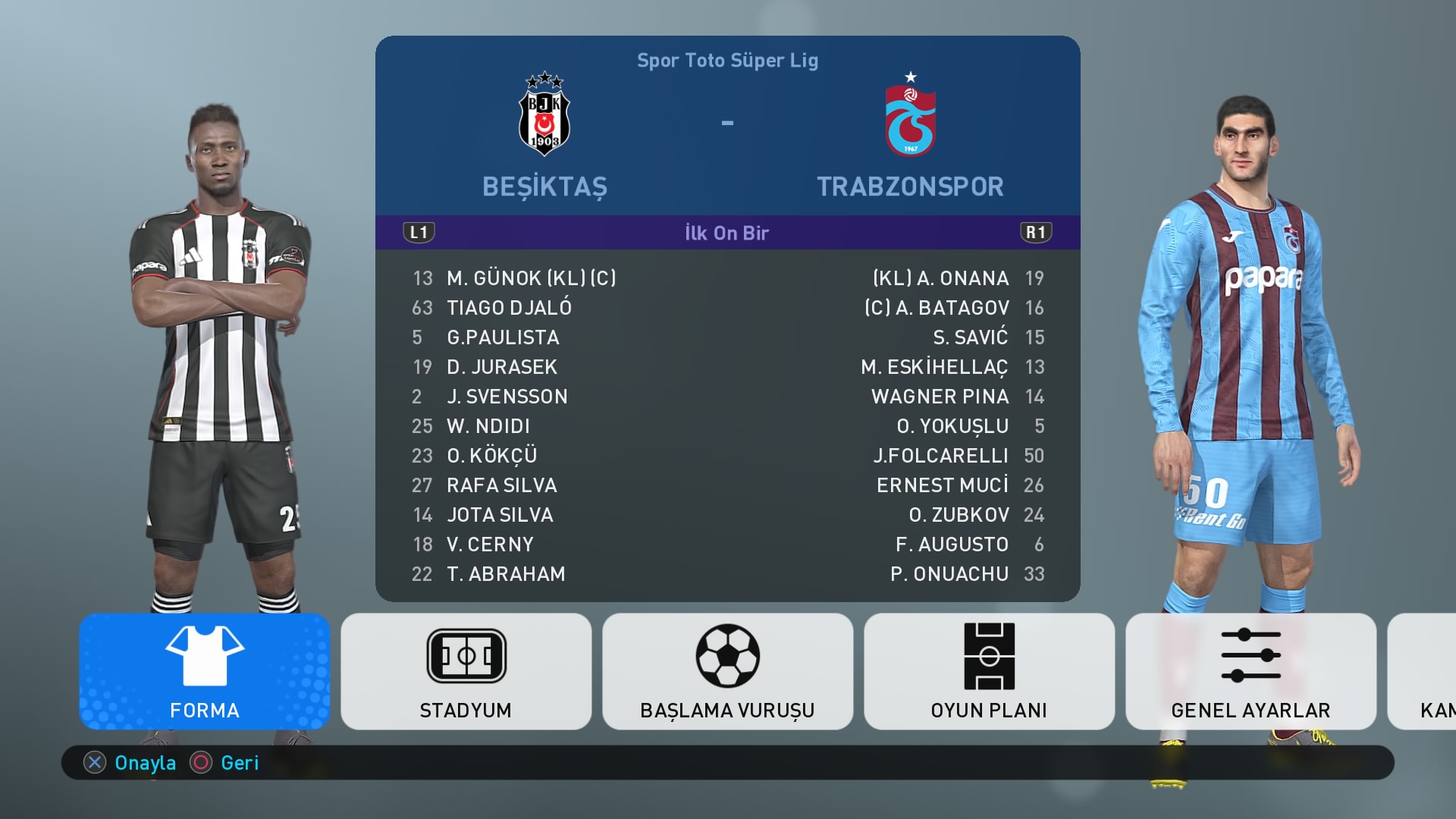Viewport: 1456px width, 819px height.
Task: Click the Trabzonspor club crest
Action: click(x=910, y=118)
